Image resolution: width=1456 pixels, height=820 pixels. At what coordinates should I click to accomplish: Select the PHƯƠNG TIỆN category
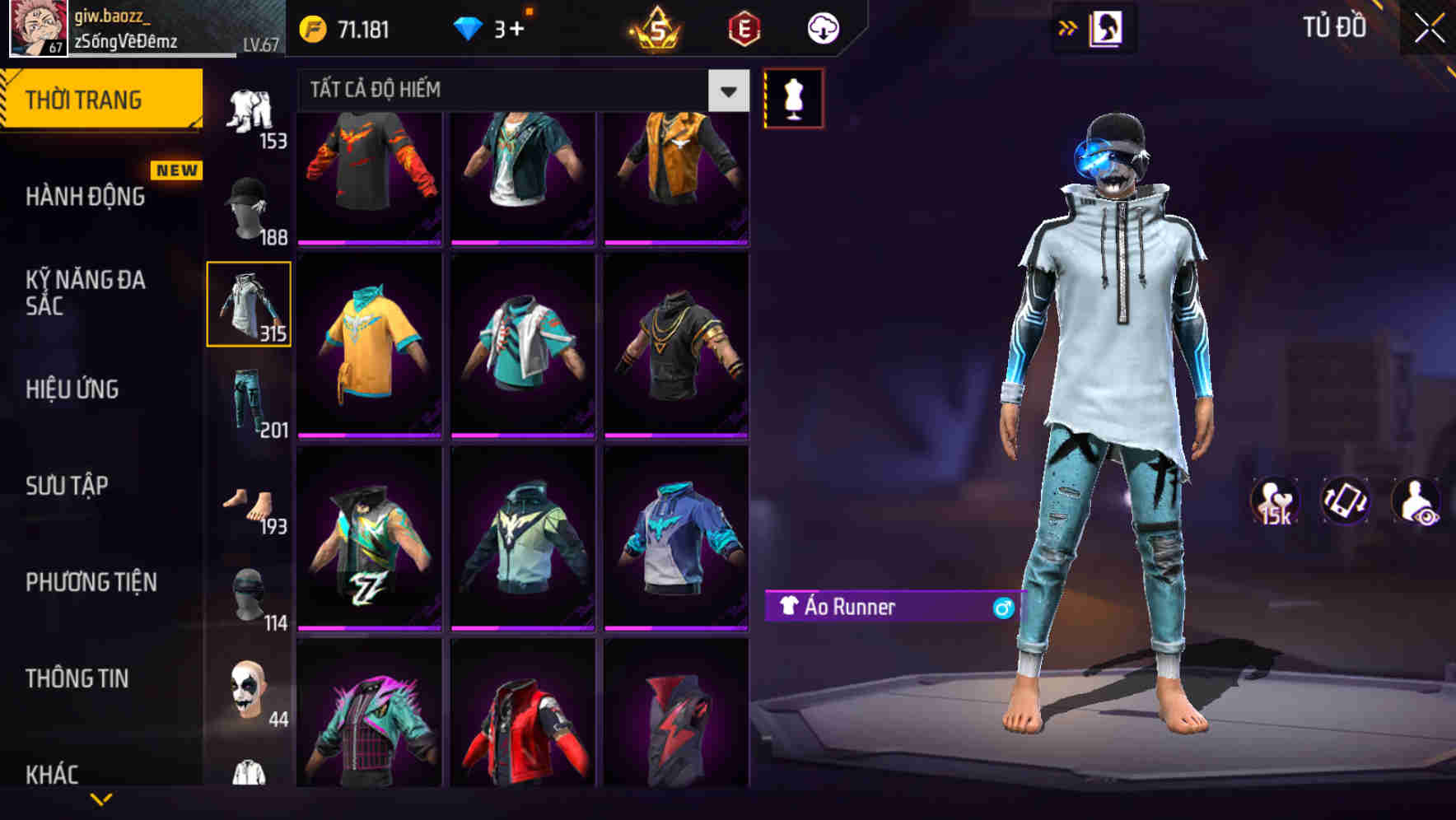pos(91,582)
